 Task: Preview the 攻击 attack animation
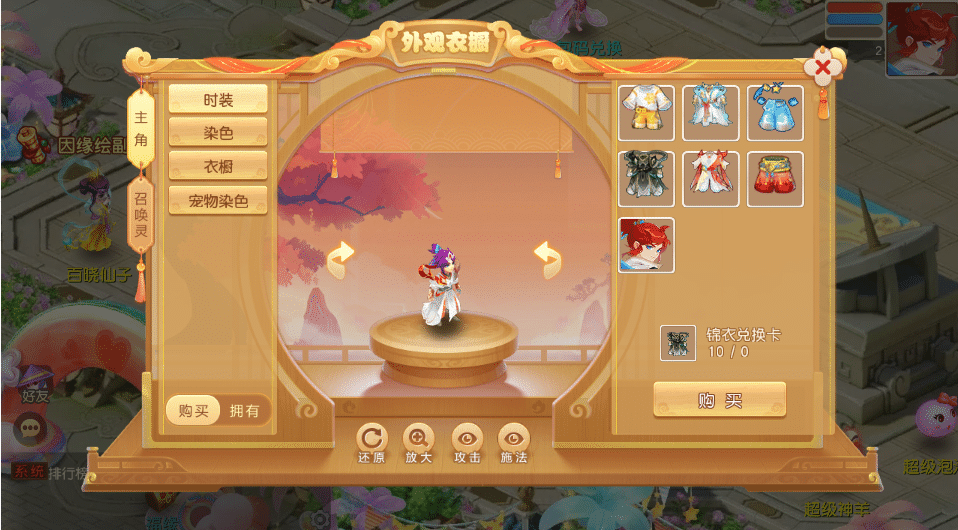pos(467,443)
